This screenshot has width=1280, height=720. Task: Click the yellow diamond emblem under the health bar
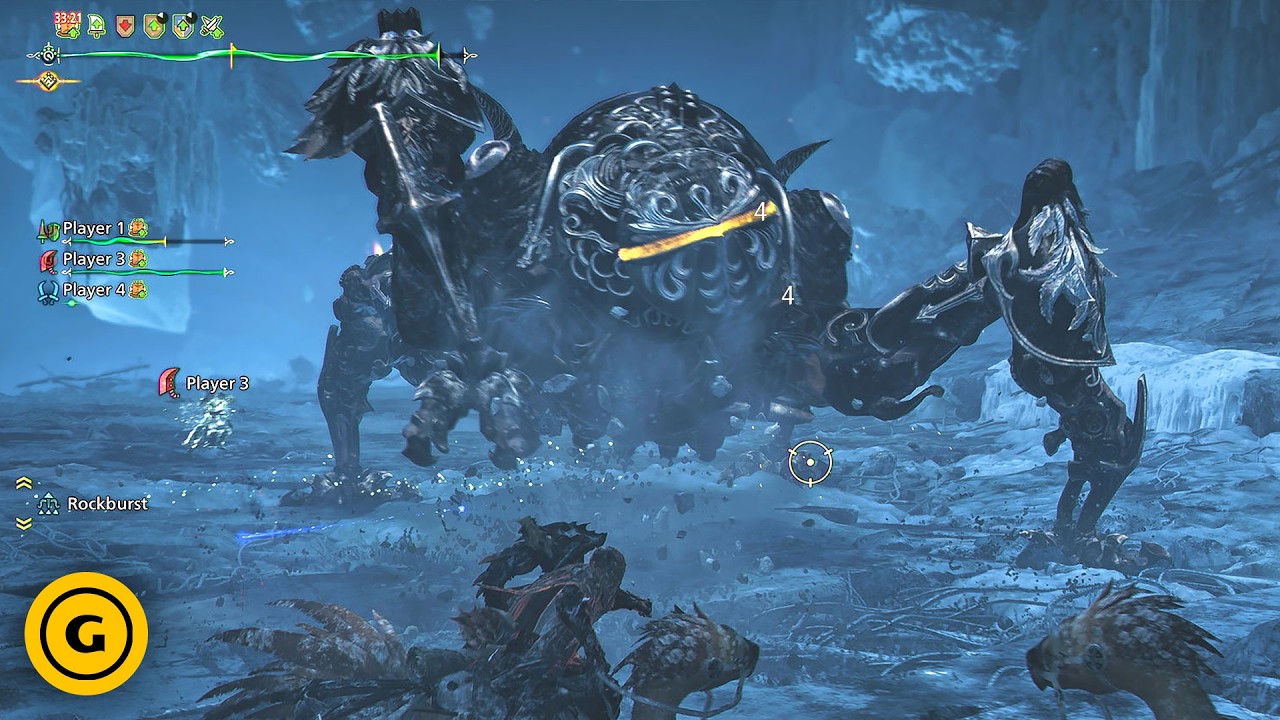[47, 81]
